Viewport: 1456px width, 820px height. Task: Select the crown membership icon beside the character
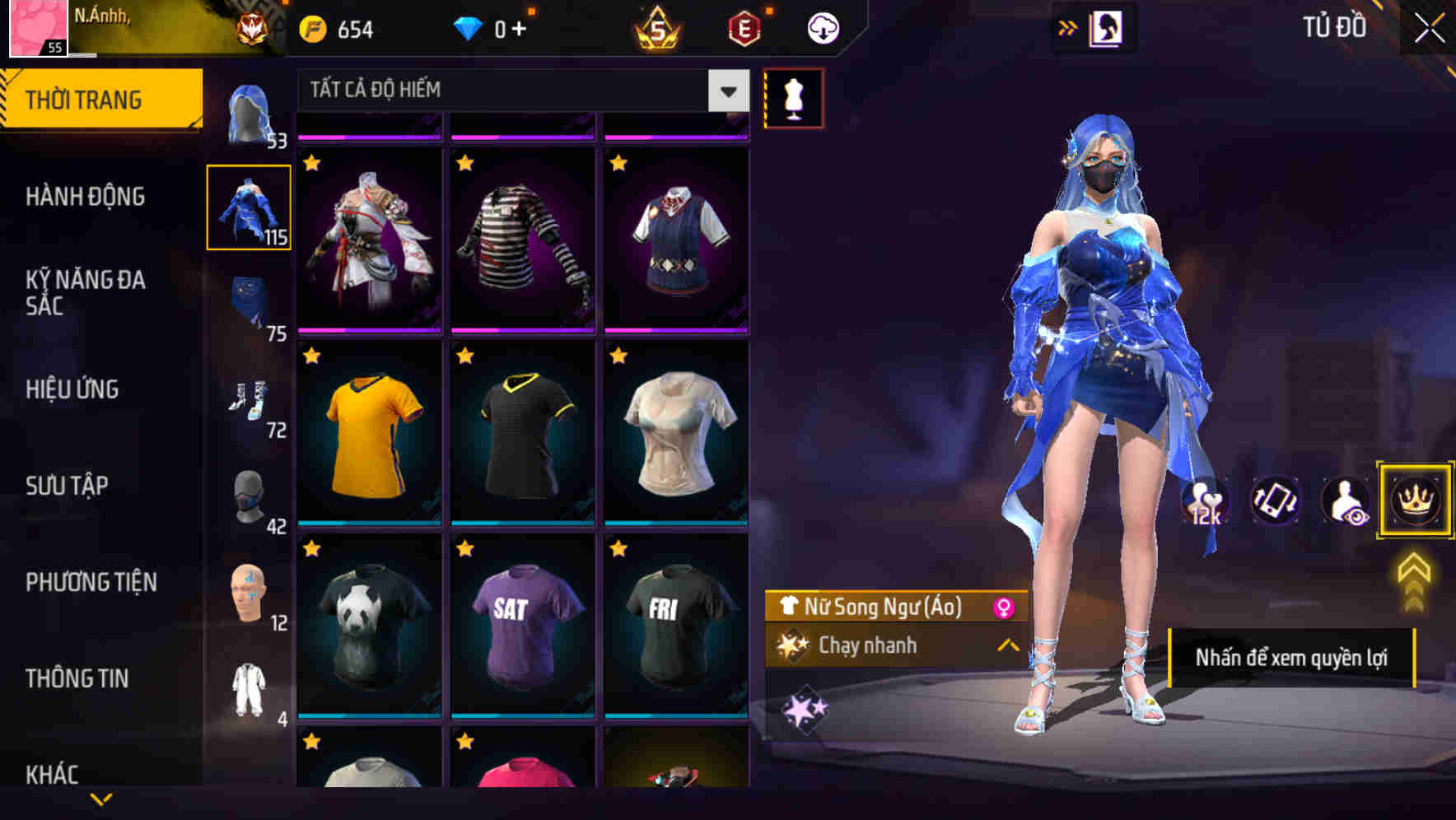pos(1414,501)
